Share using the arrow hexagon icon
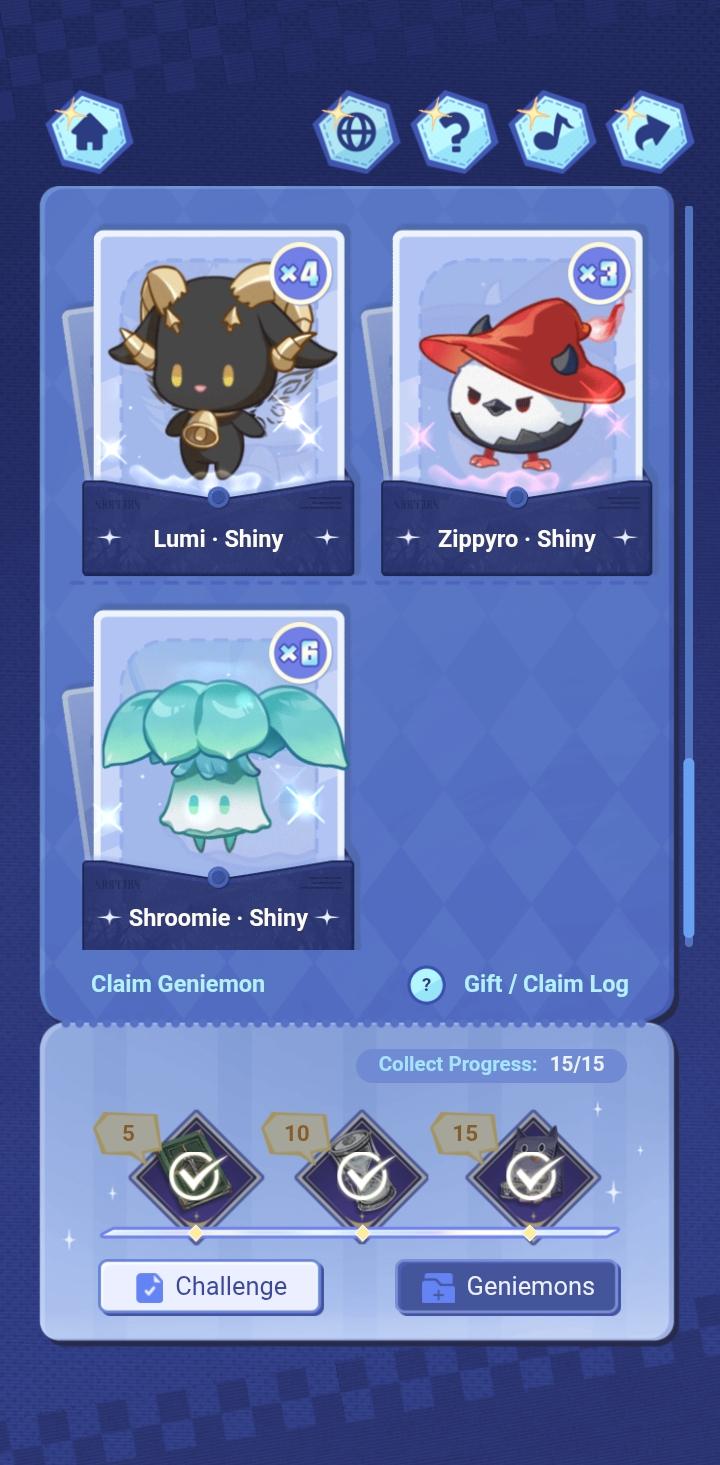 click(x=650, y=133)
